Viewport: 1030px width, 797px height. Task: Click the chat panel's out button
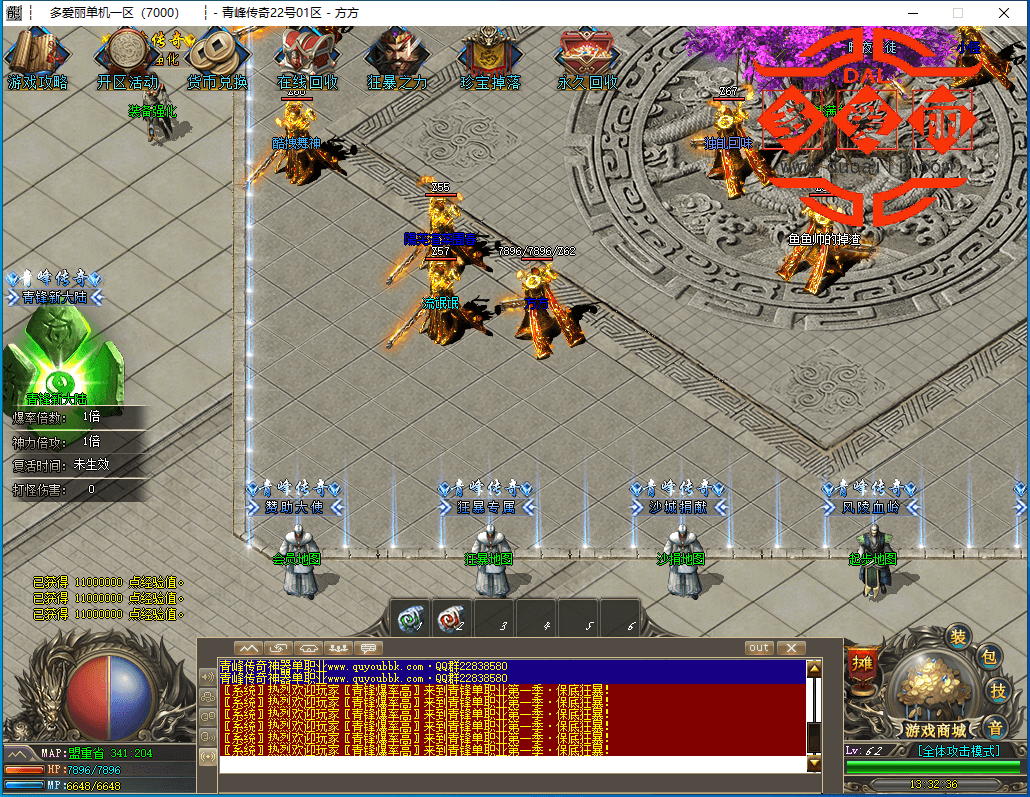759,648
